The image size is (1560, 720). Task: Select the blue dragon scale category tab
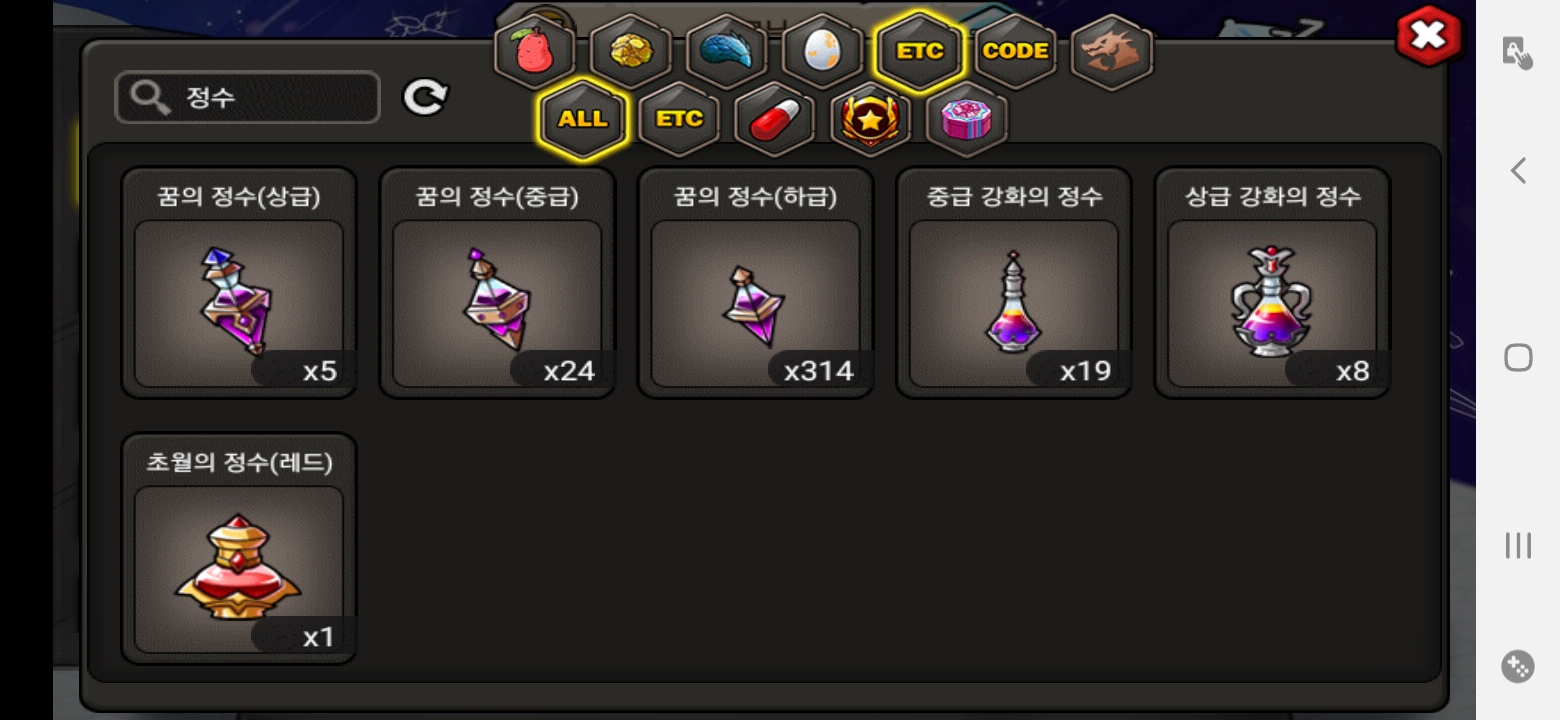[726, 52]
